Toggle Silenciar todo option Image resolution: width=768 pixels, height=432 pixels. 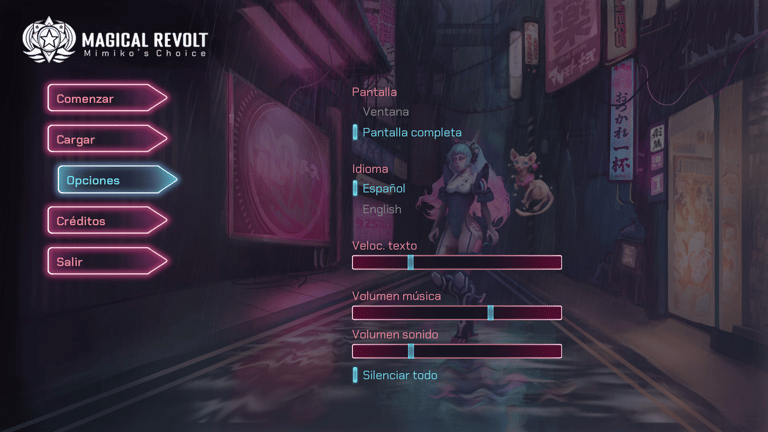399,375
